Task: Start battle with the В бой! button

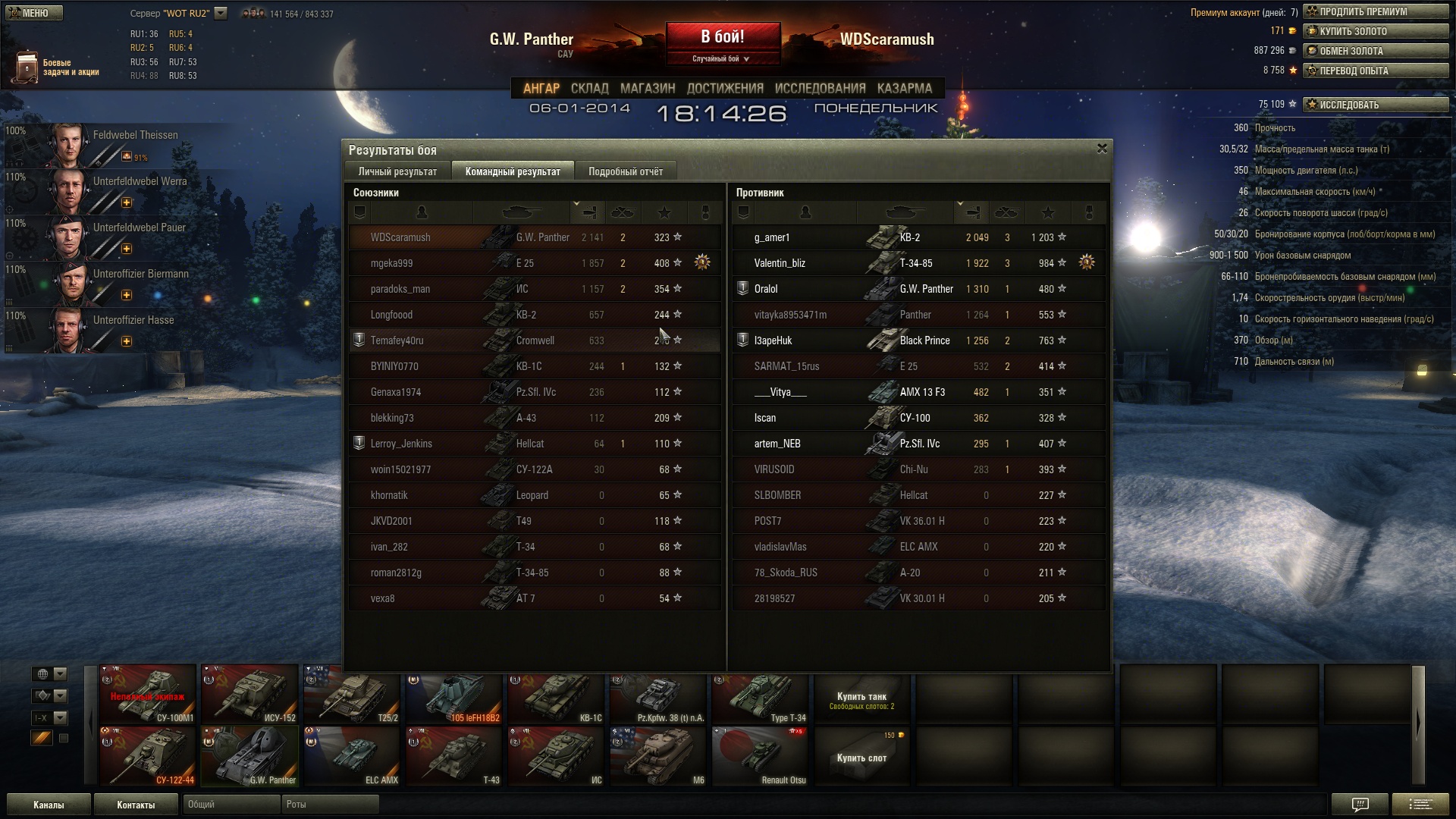Action: (723, 37)
